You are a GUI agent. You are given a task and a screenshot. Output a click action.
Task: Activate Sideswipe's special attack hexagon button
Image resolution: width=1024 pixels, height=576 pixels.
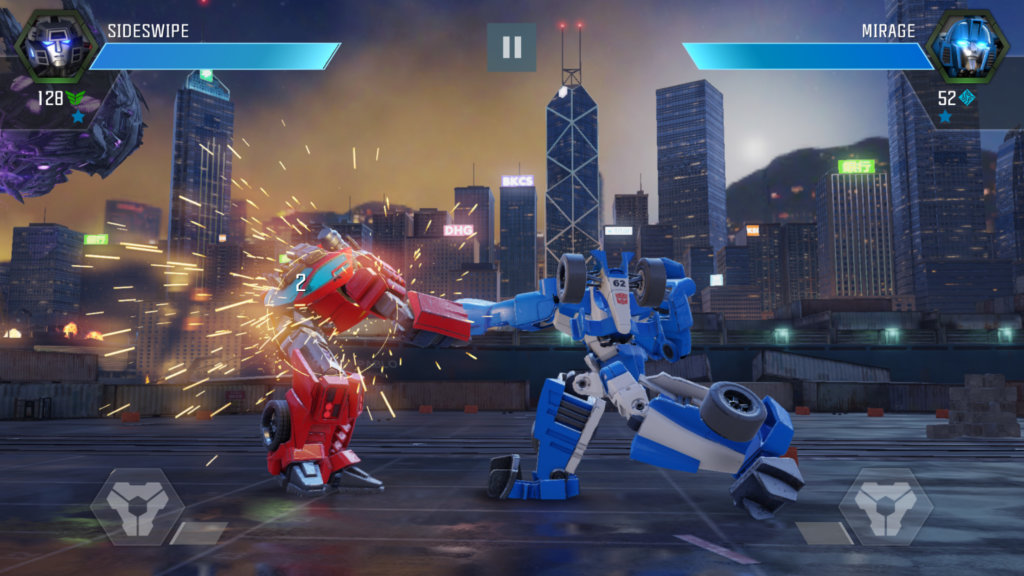coord(137,507)
